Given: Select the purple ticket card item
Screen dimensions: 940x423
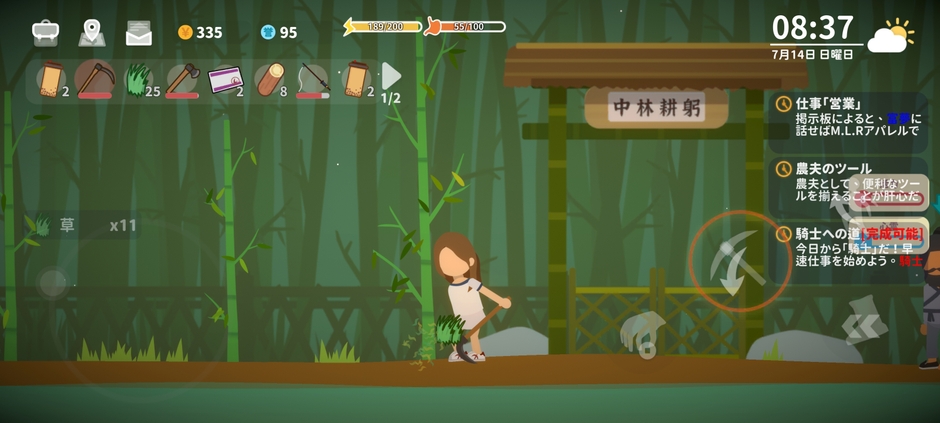Looking at the screenshot, I should (226, 79).
